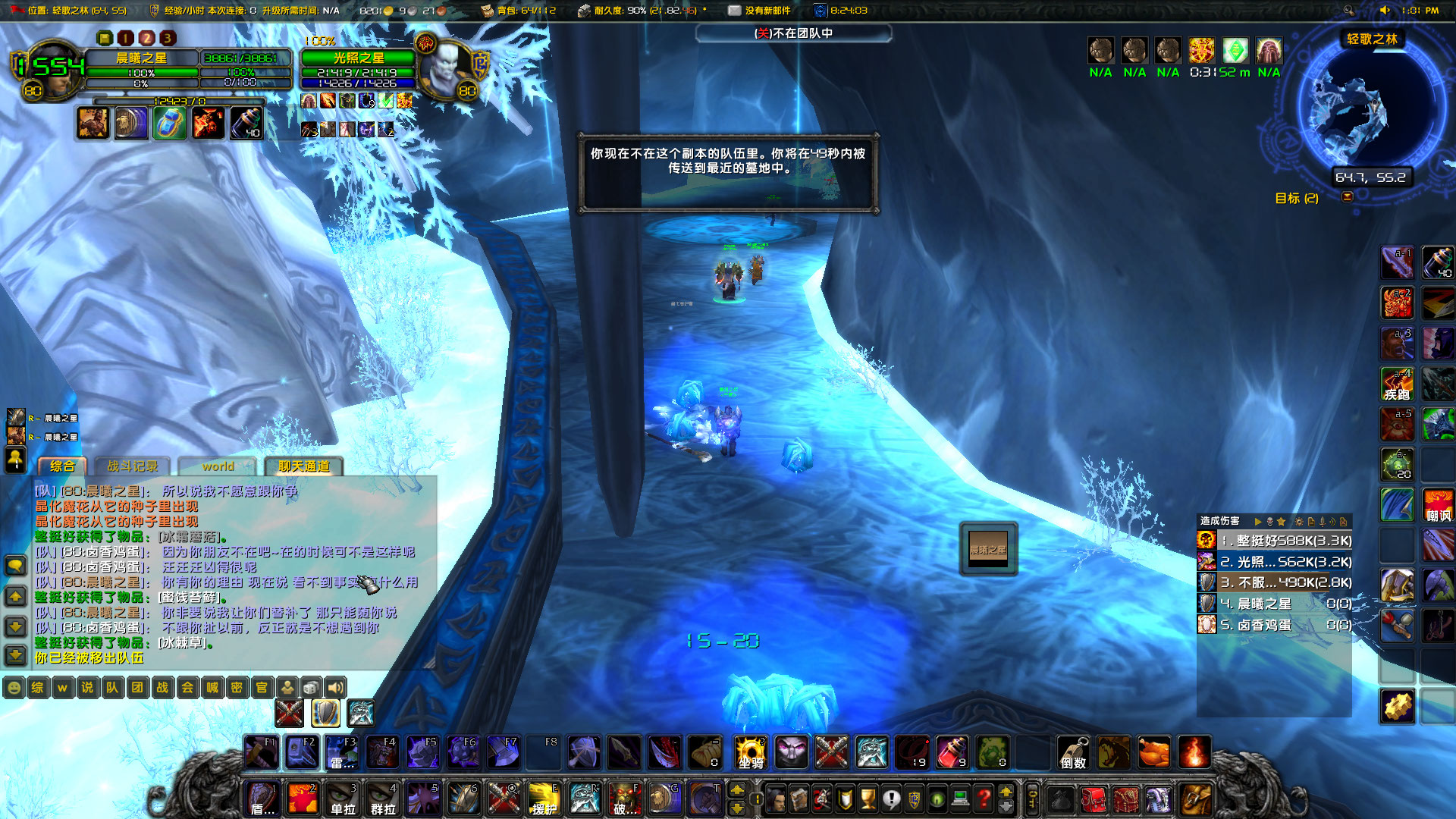The width and height of the screenshot is (1456, 819).
Task: Select the 坐骑 mount icon on the action bar
Action: [x=749, y=752]
